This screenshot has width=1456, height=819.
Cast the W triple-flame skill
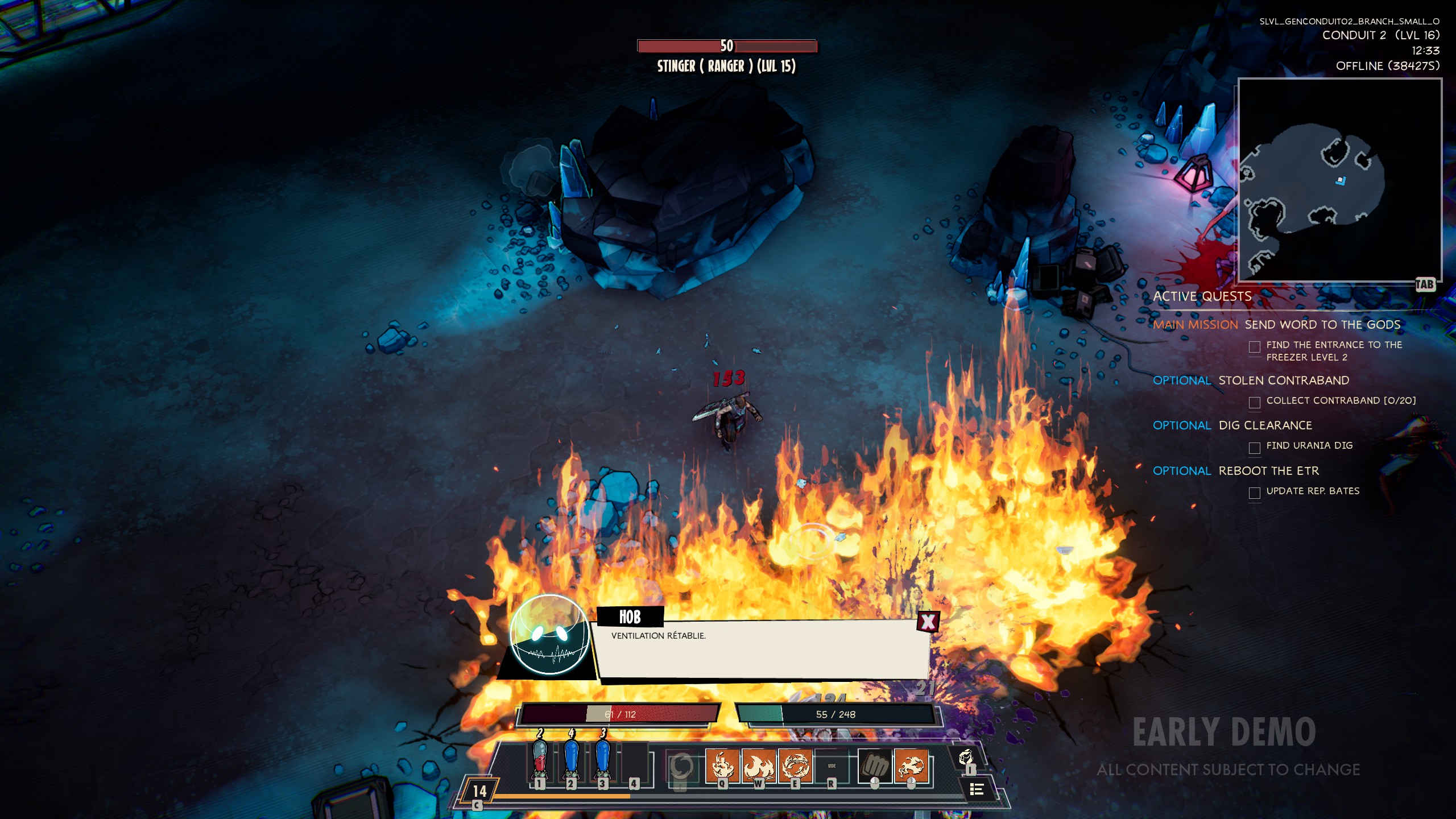tap(759, 765)
